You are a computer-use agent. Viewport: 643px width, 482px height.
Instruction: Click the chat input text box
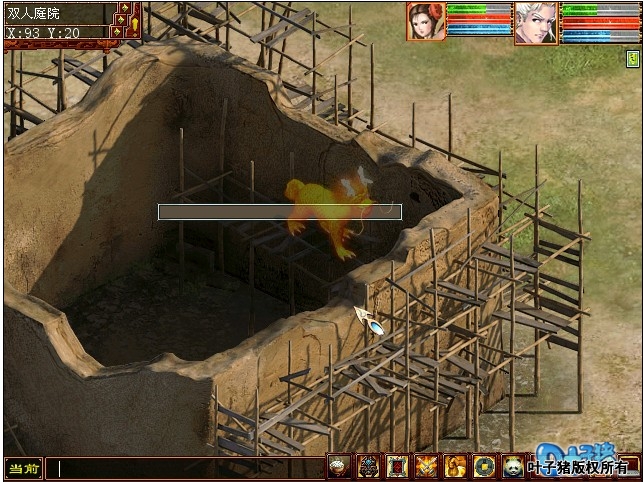(185, 467)
